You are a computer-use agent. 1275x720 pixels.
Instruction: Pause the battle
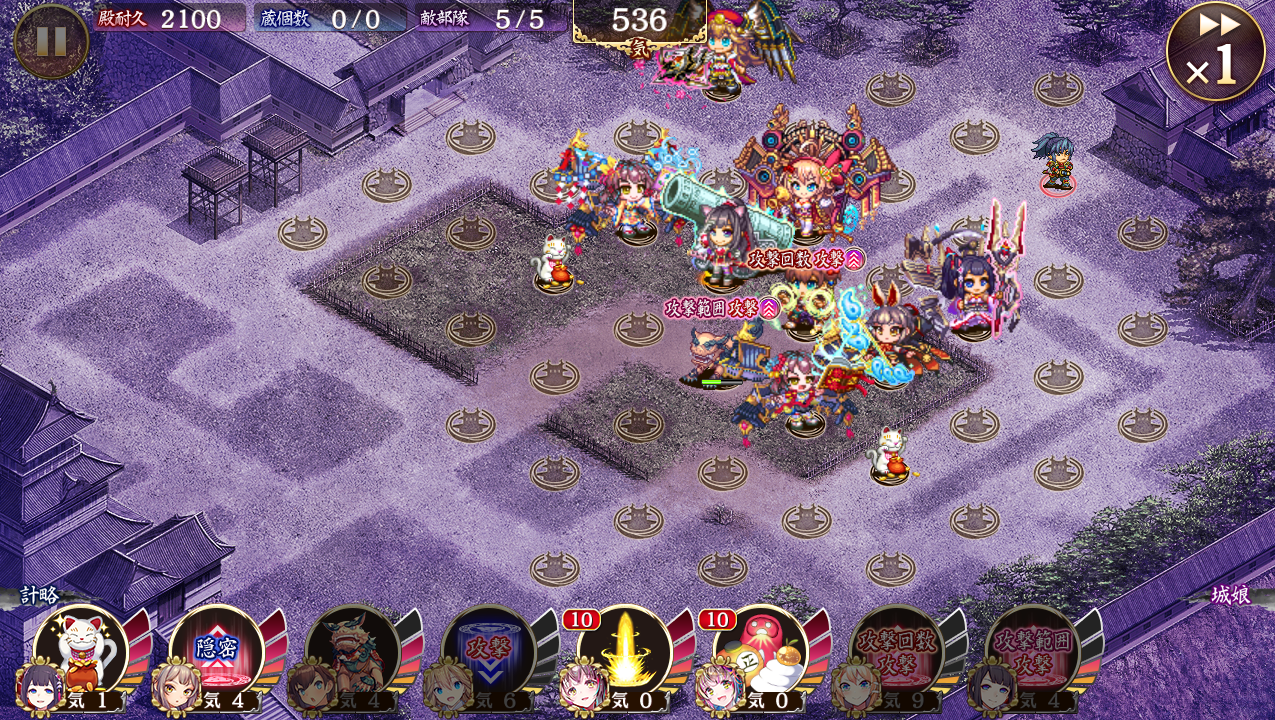coord(51,41)
